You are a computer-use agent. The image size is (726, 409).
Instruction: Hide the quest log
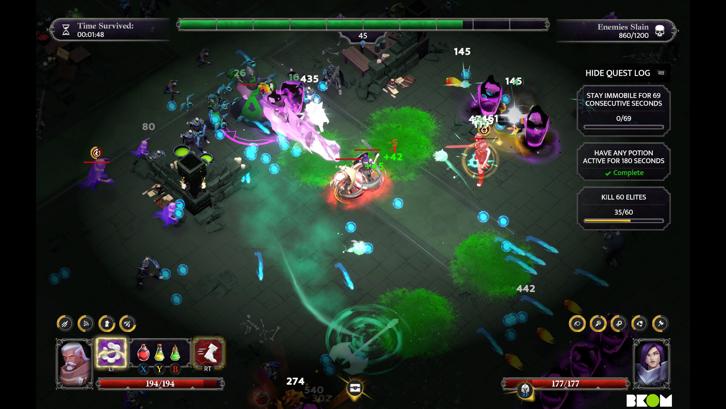pyautogui.click(x=625, y=73)
